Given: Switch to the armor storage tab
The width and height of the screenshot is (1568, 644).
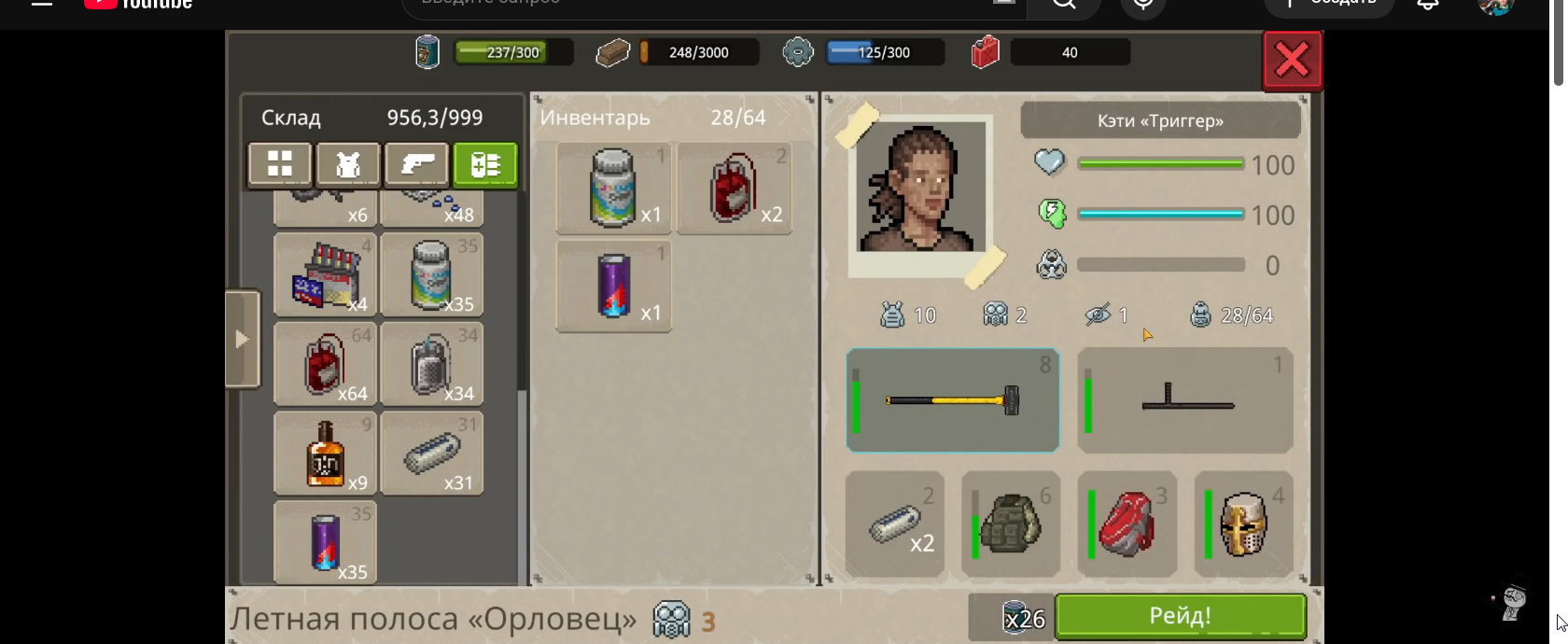Looking at the screenshot, I should [x=347, y=165].
